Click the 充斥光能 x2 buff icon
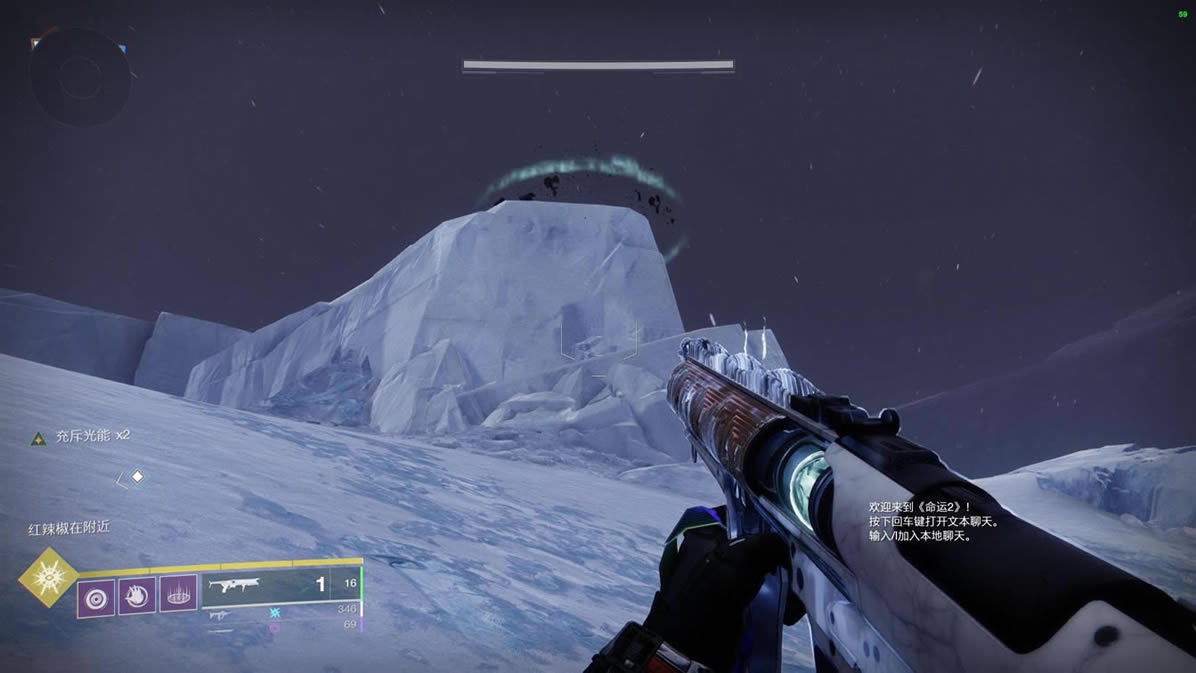 coord(38,437)
